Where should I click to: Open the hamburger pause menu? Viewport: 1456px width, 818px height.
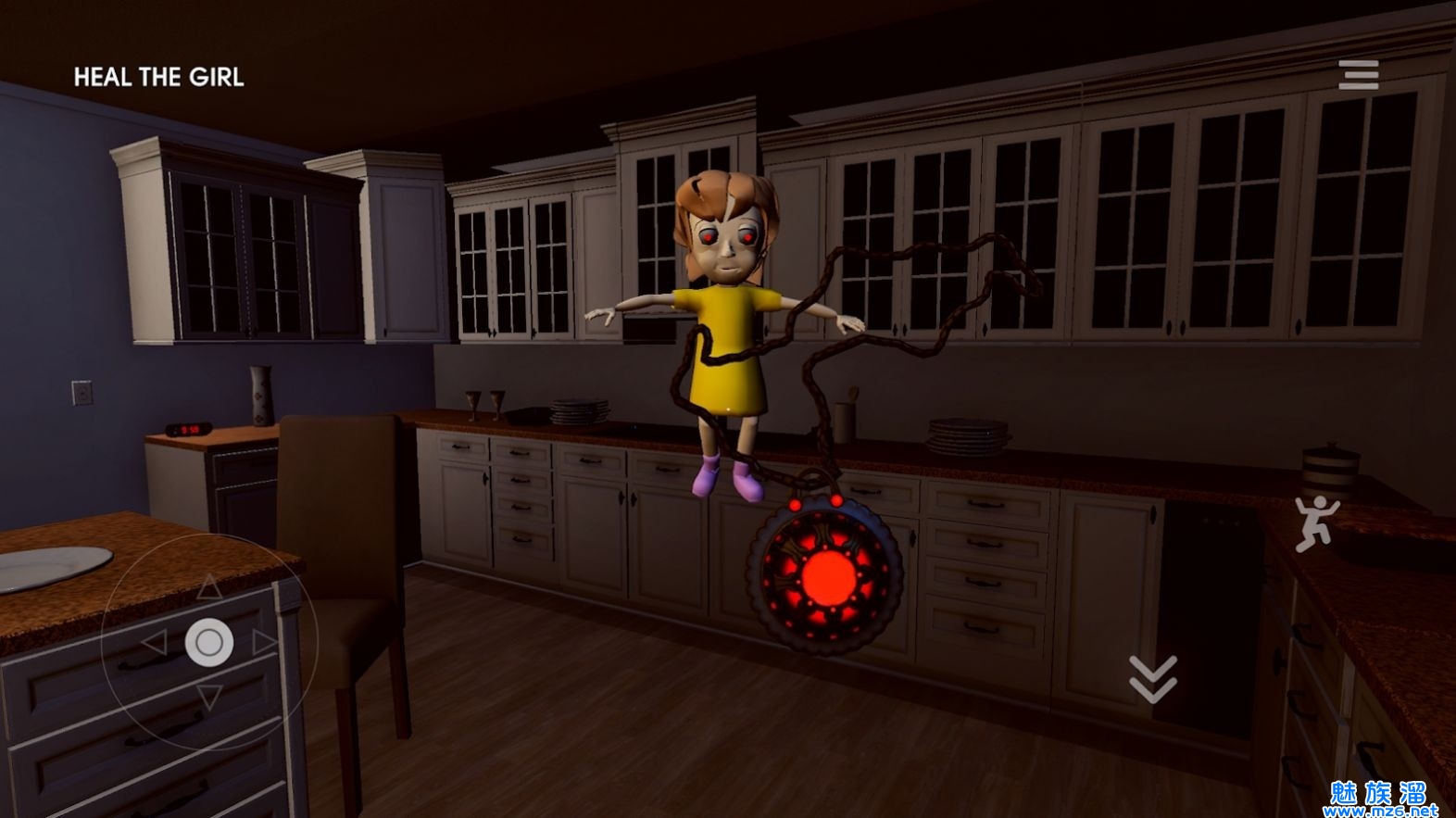pos(1358,74)
